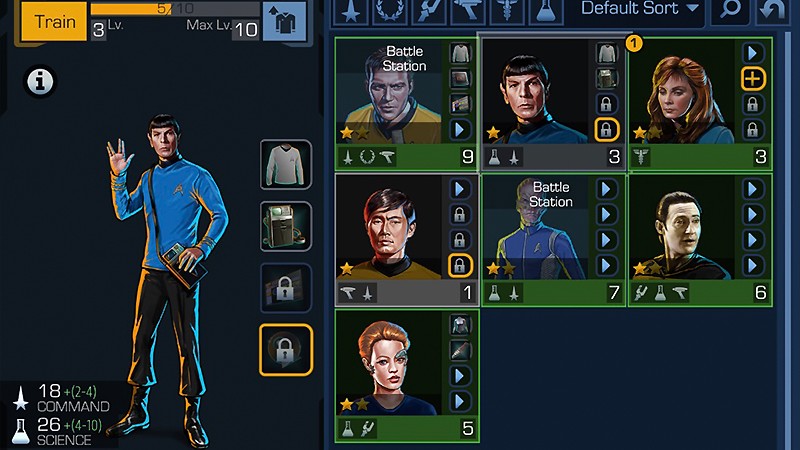Select Spock's tricorder equipment slot
The image size is (800, 450).
[286, 226]
